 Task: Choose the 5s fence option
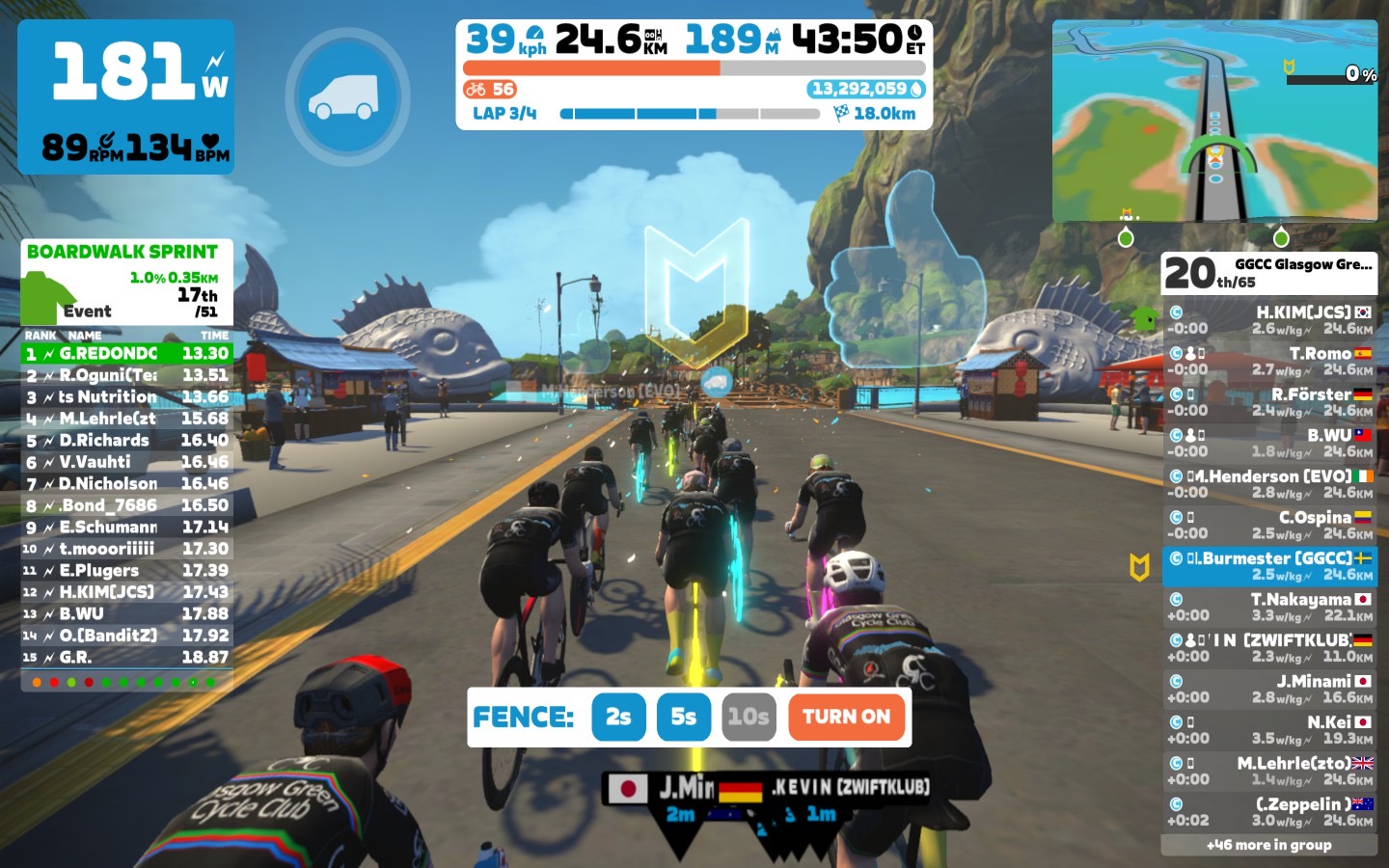(684, 717)
